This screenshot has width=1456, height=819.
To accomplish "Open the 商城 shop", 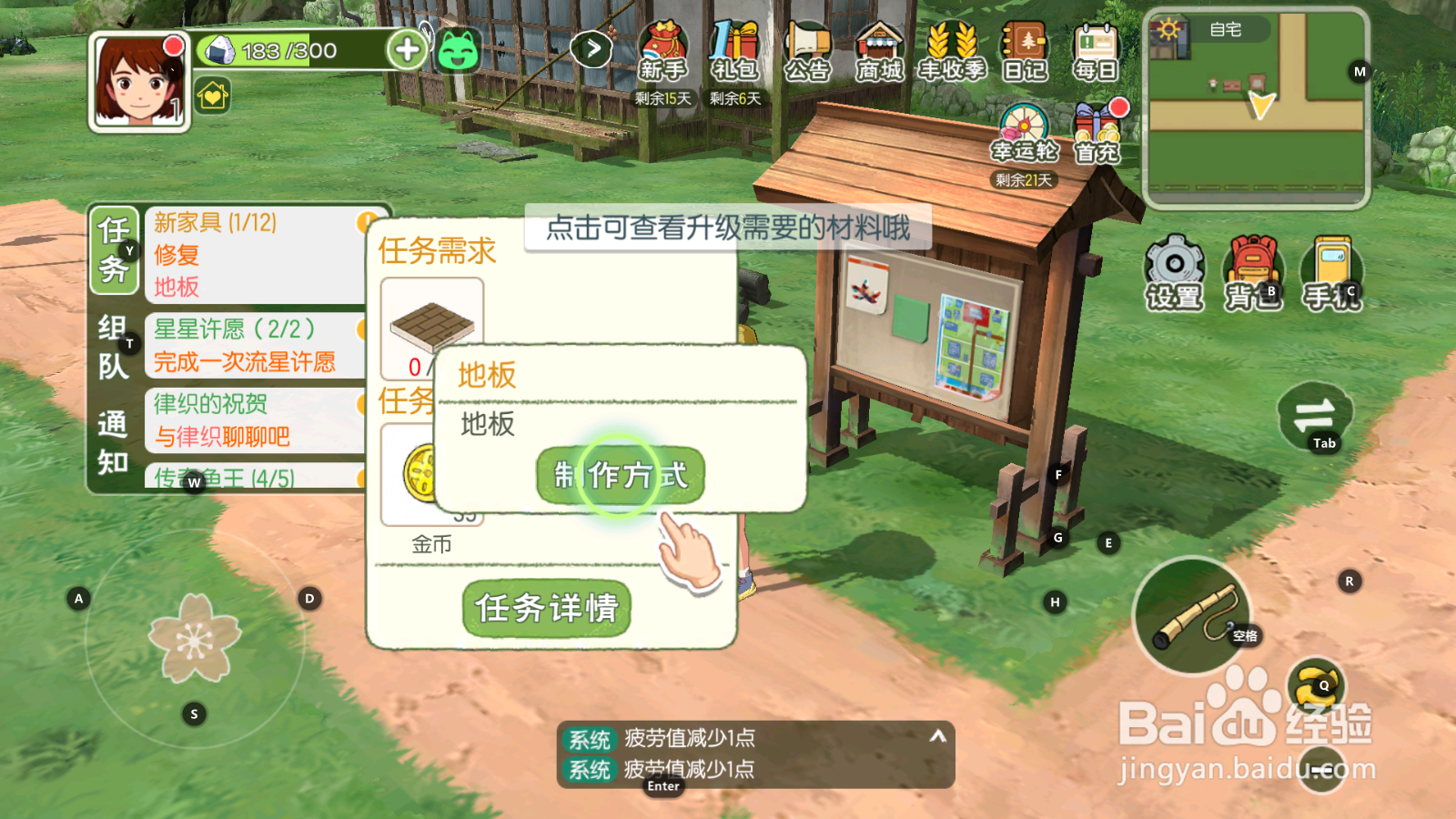I will coord(878,50).
